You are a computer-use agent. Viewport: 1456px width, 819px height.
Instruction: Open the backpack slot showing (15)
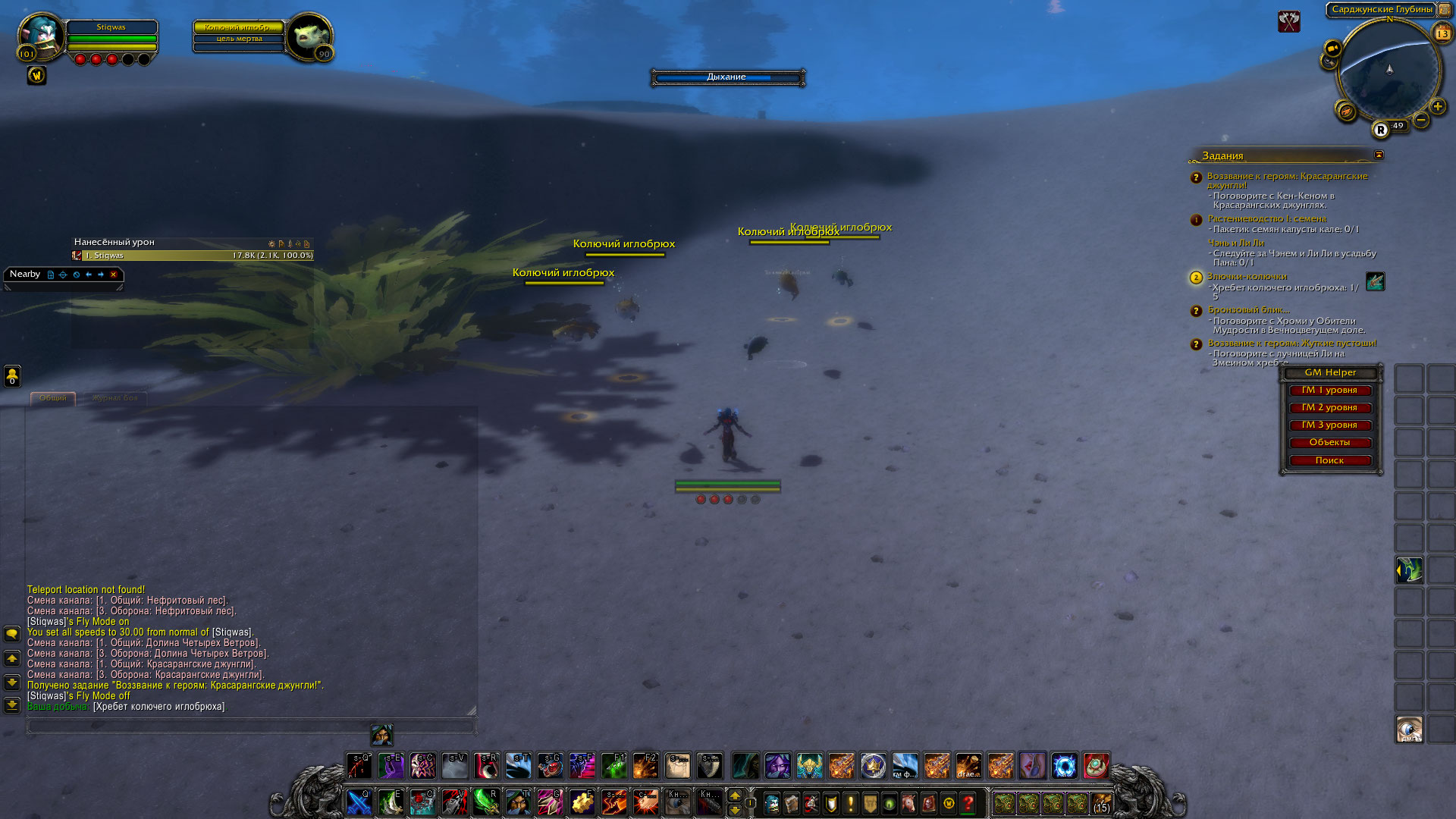(x=1101, y=803)
